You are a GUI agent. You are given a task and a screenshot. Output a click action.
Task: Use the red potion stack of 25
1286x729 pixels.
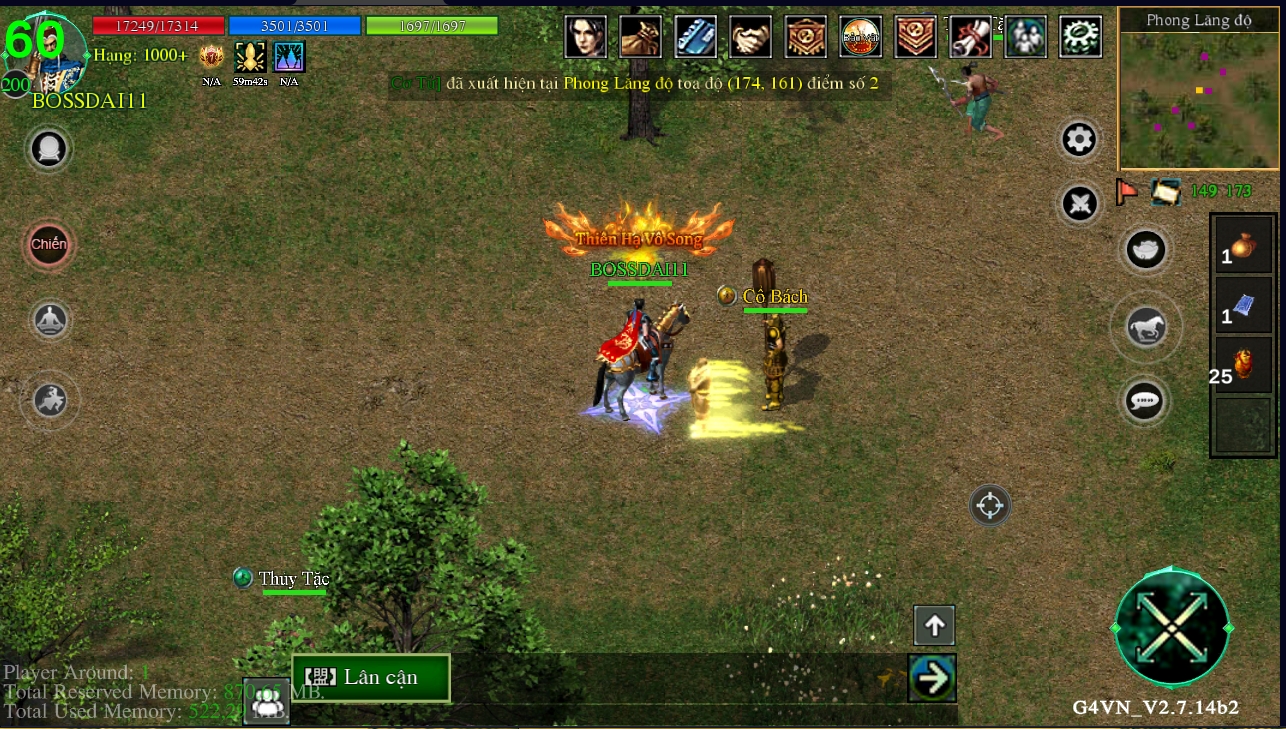1243,364
